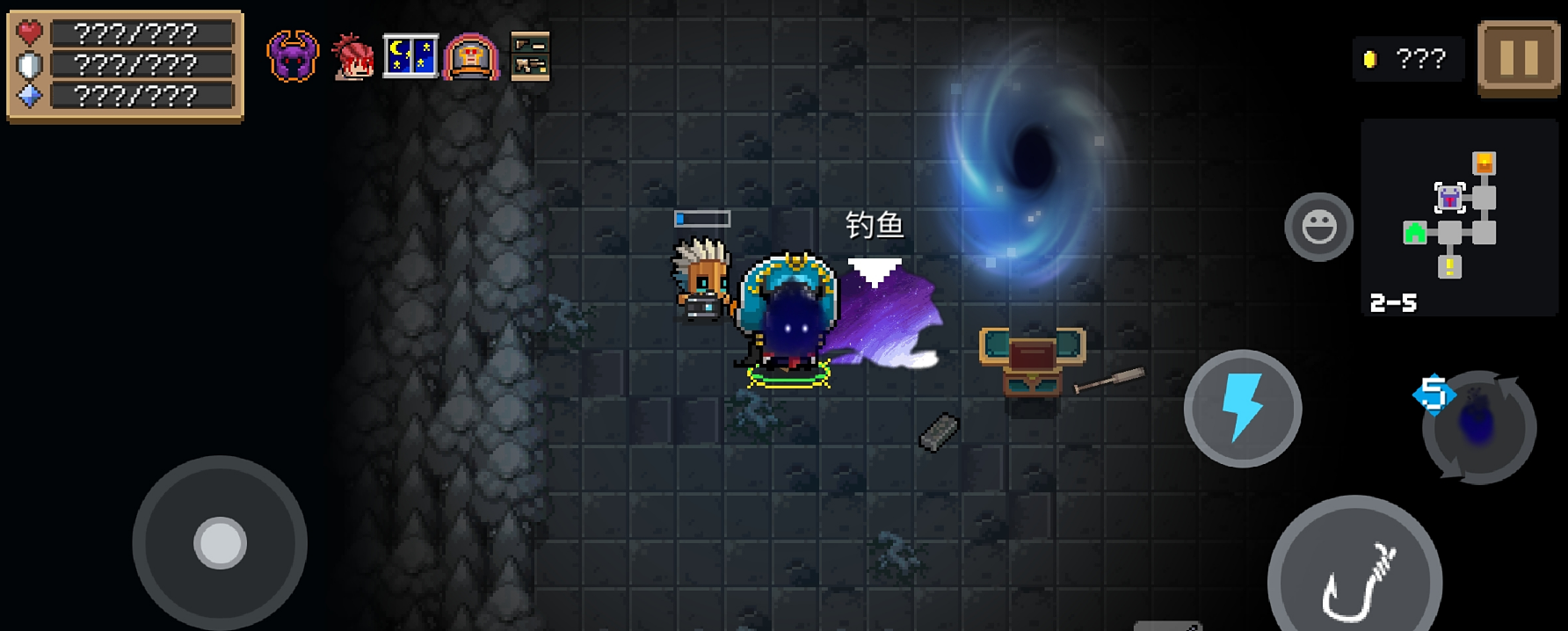Expand the dungeon minimap
Screen dimensions: 1568x631
point(1458,217)
